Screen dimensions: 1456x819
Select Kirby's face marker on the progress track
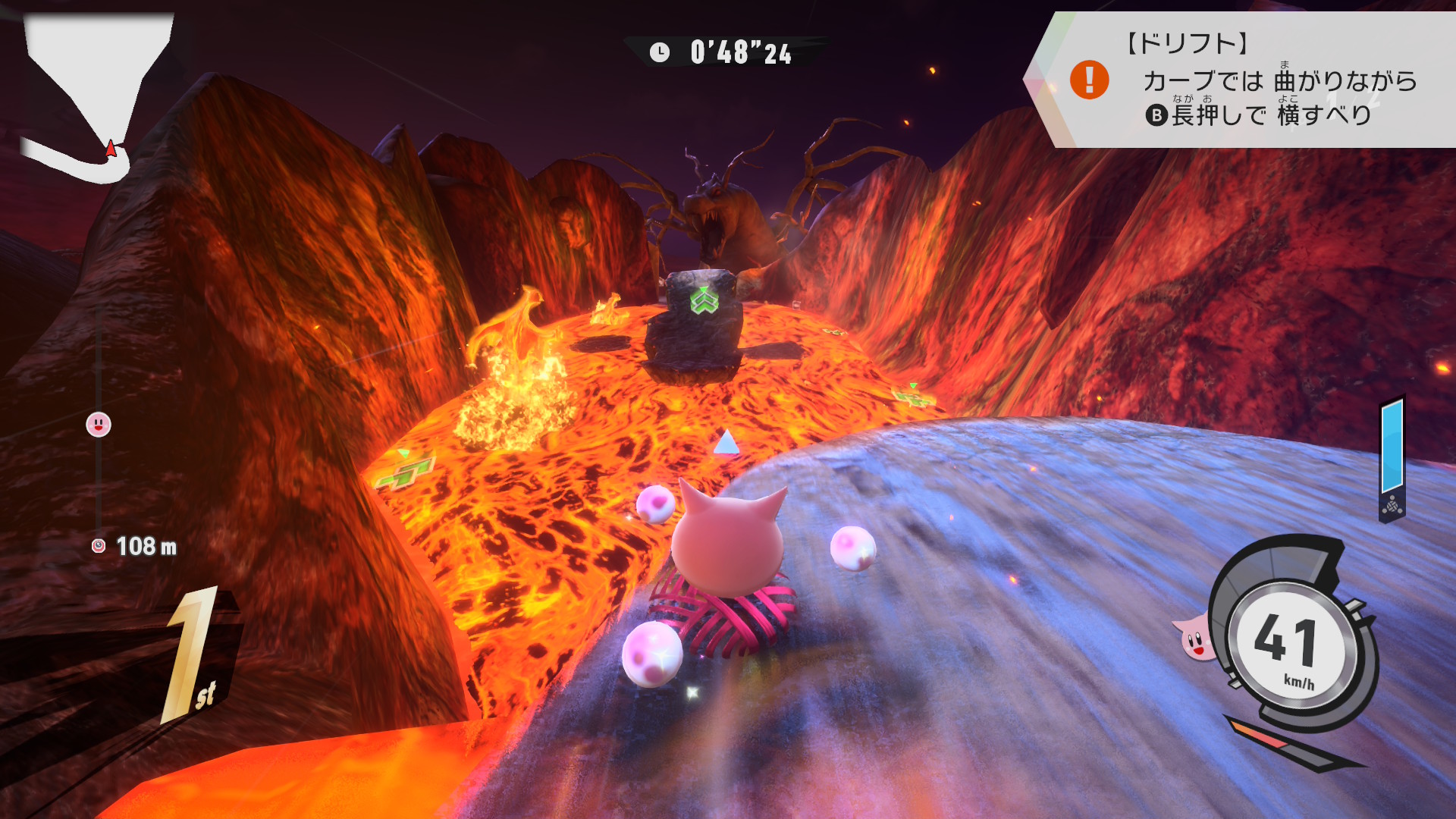[x=99, y=425]
